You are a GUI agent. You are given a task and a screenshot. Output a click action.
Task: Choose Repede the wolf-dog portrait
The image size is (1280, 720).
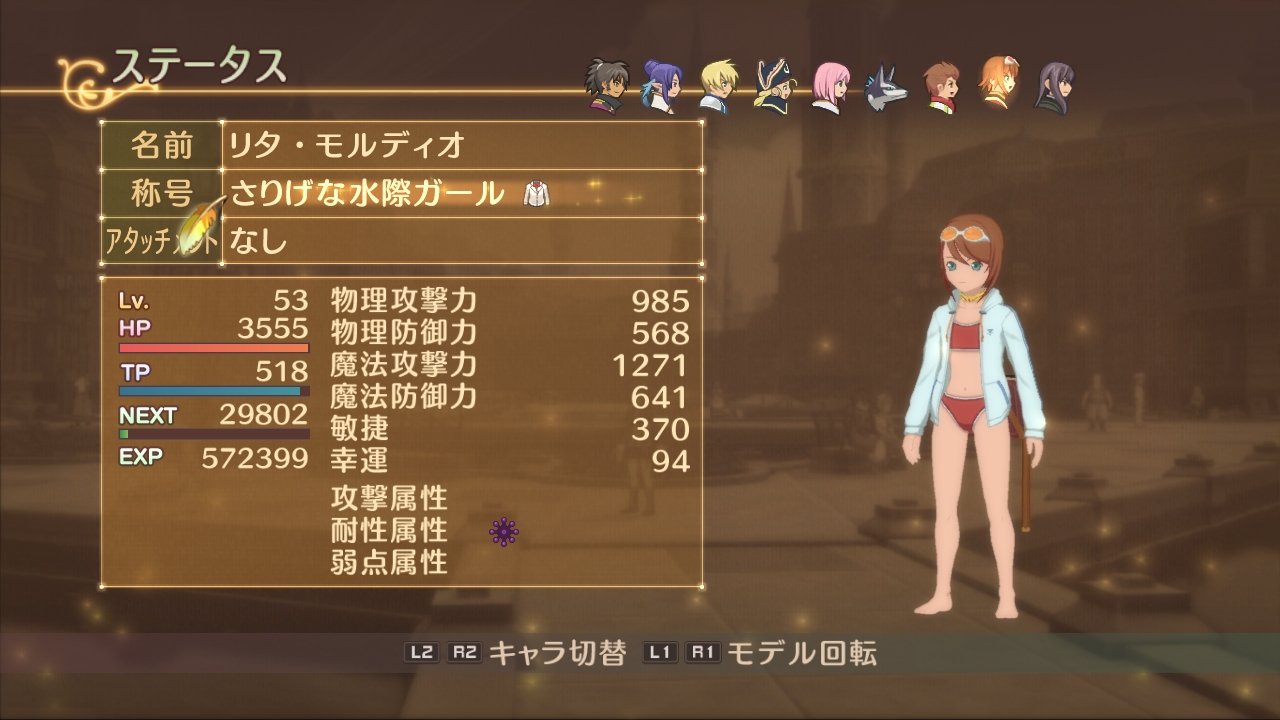[886, 89]
